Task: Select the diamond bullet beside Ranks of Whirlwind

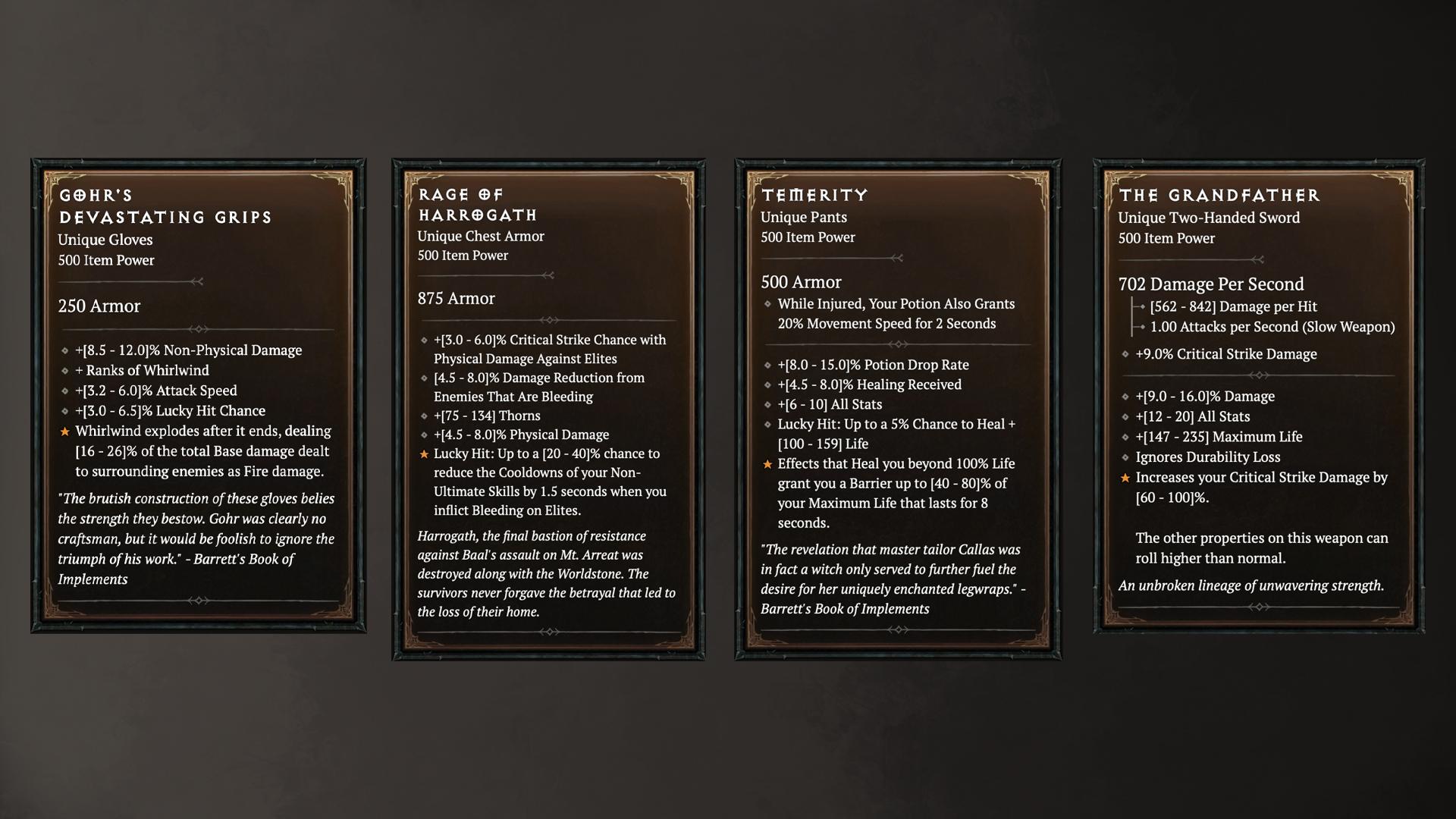Action: click(x=65, y=371)
